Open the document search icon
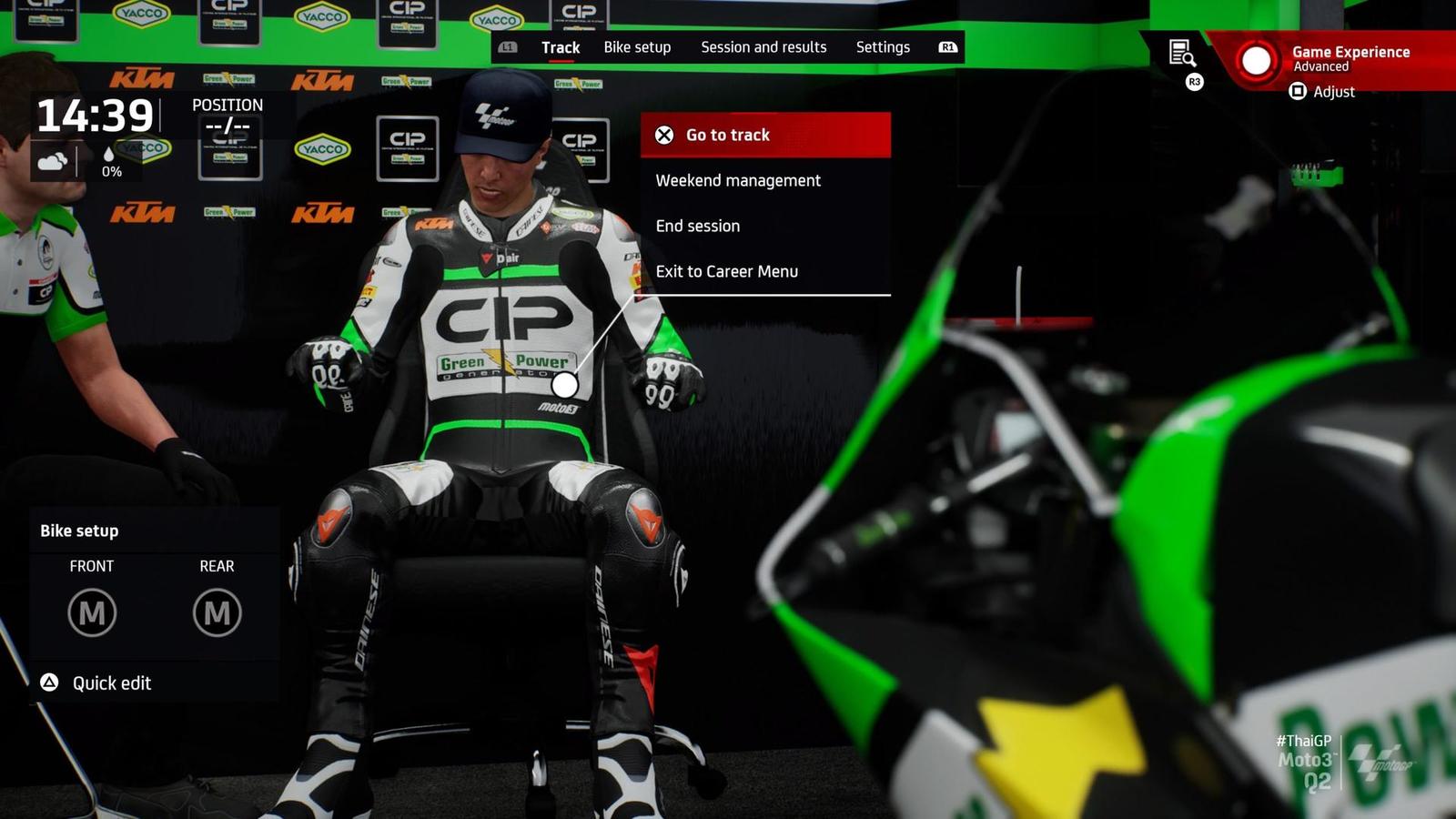Image resolution: width=1456 pixels, height=819 pixels. click(x=1181, y=54)
